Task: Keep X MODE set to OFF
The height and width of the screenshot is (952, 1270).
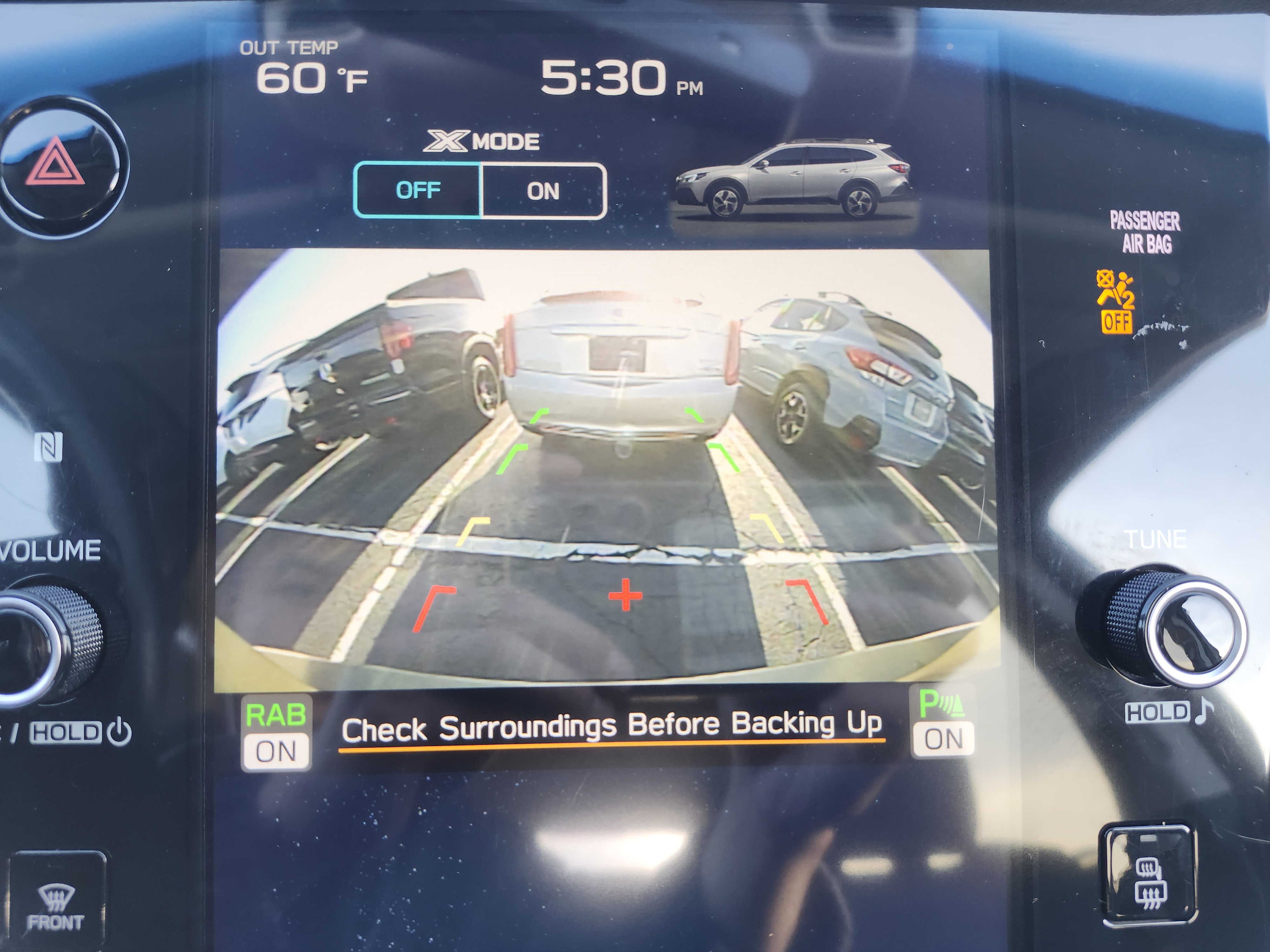Action: (419, 190)
